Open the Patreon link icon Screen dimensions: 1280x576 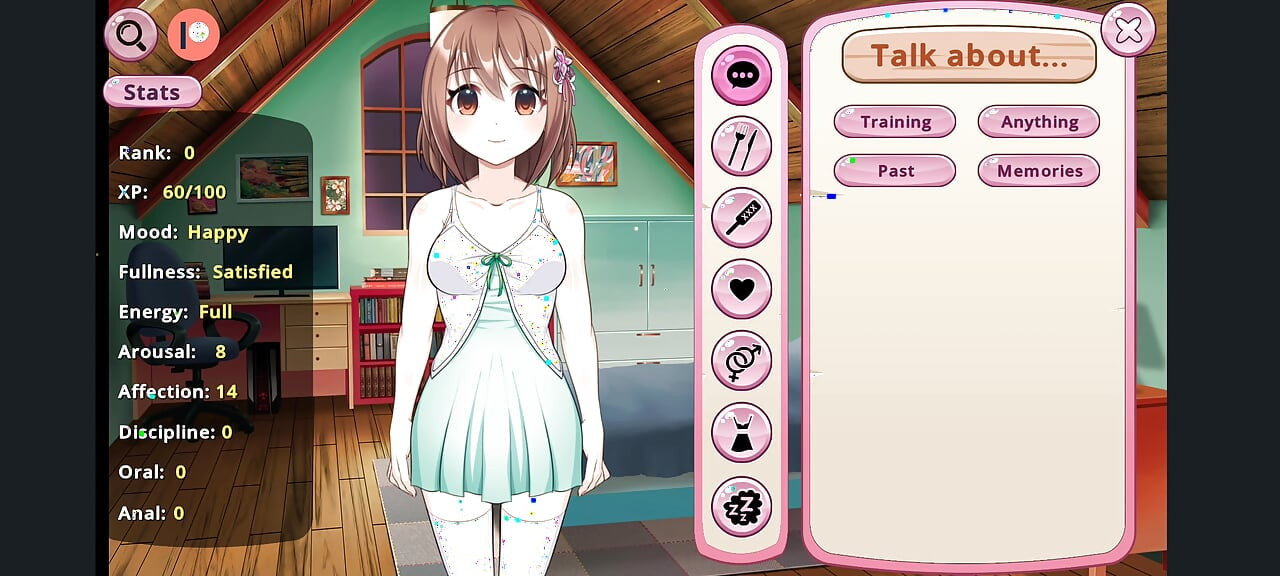click(x=193, y=35)
